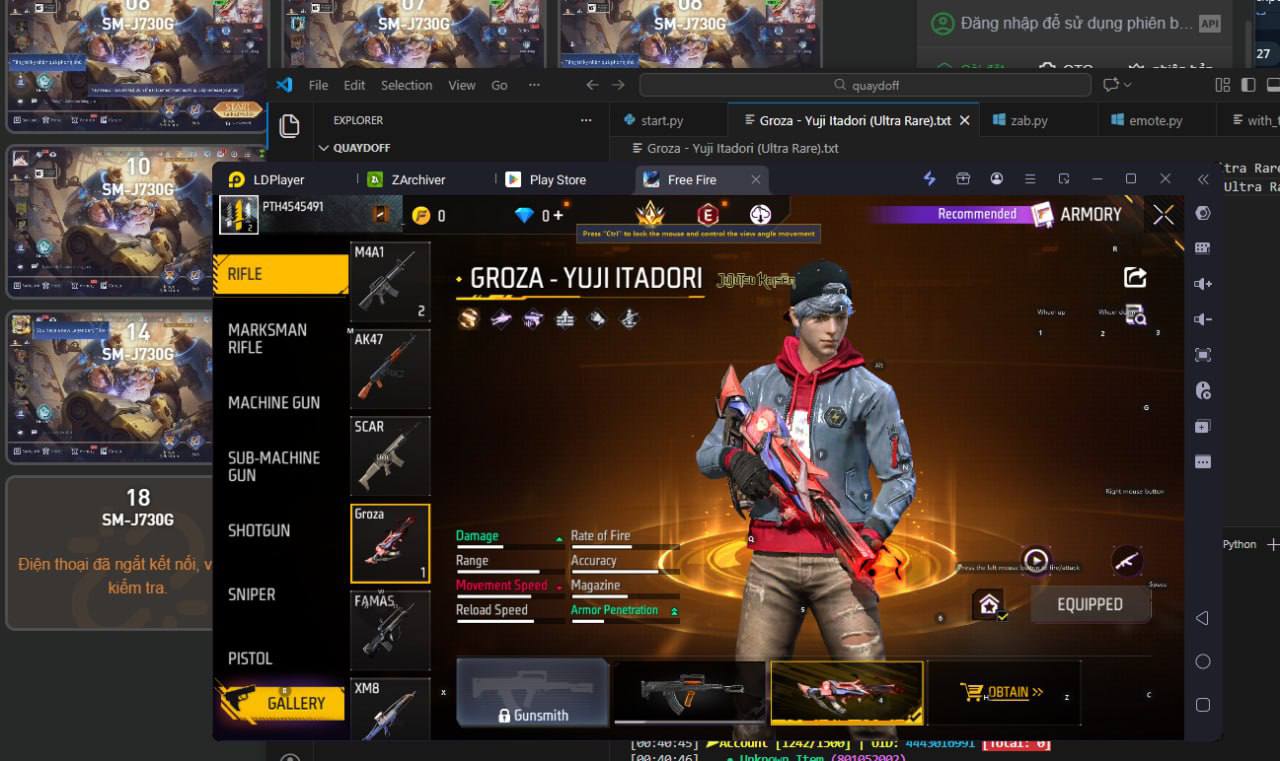Click the Equipped button
Image resolution: width=1280 pixels, height=761 pixels.
1090,605
